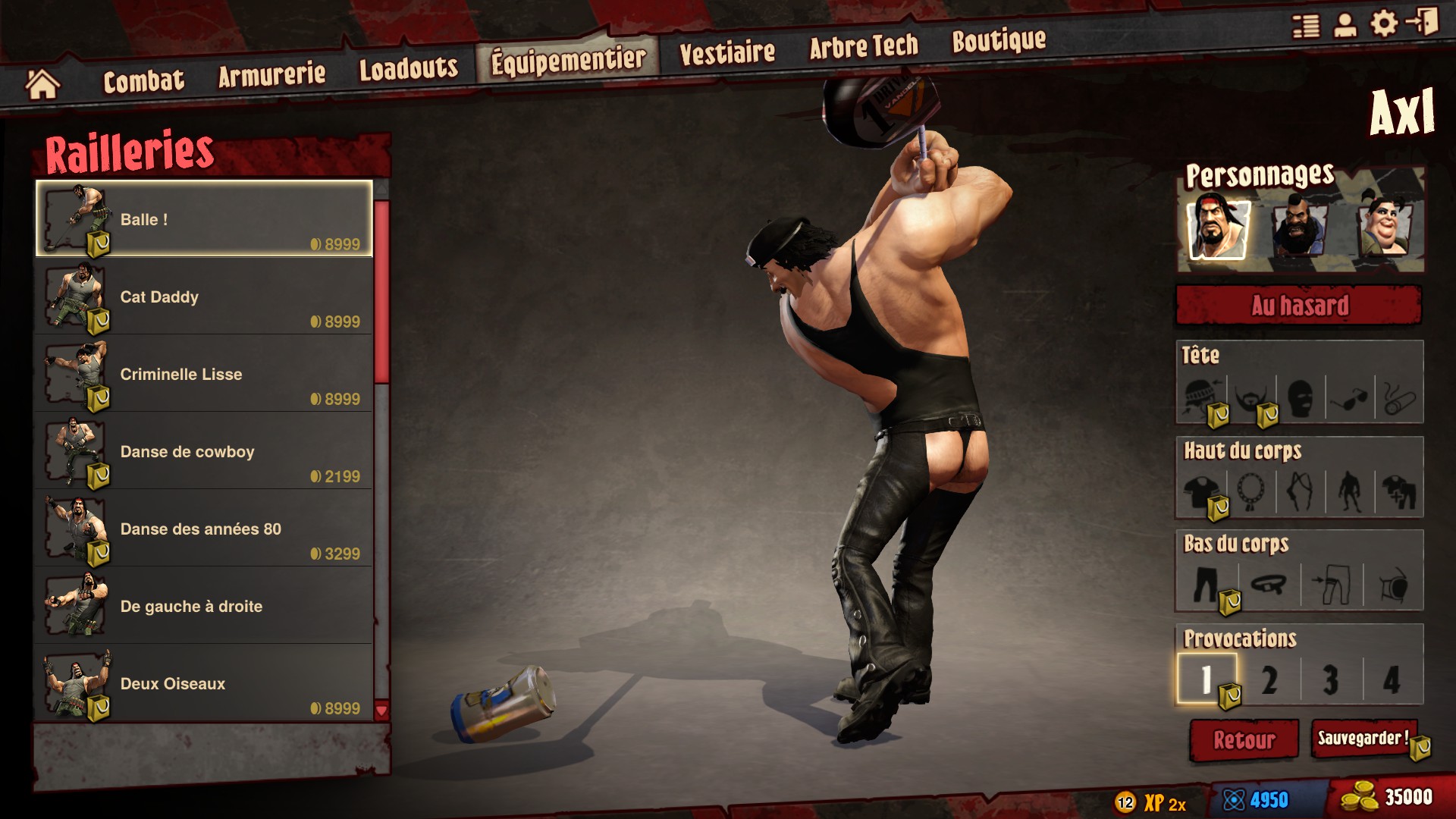This screenshot has height=819, width=1456.
Task: Visit the Boutique tab
Action: 998,40
